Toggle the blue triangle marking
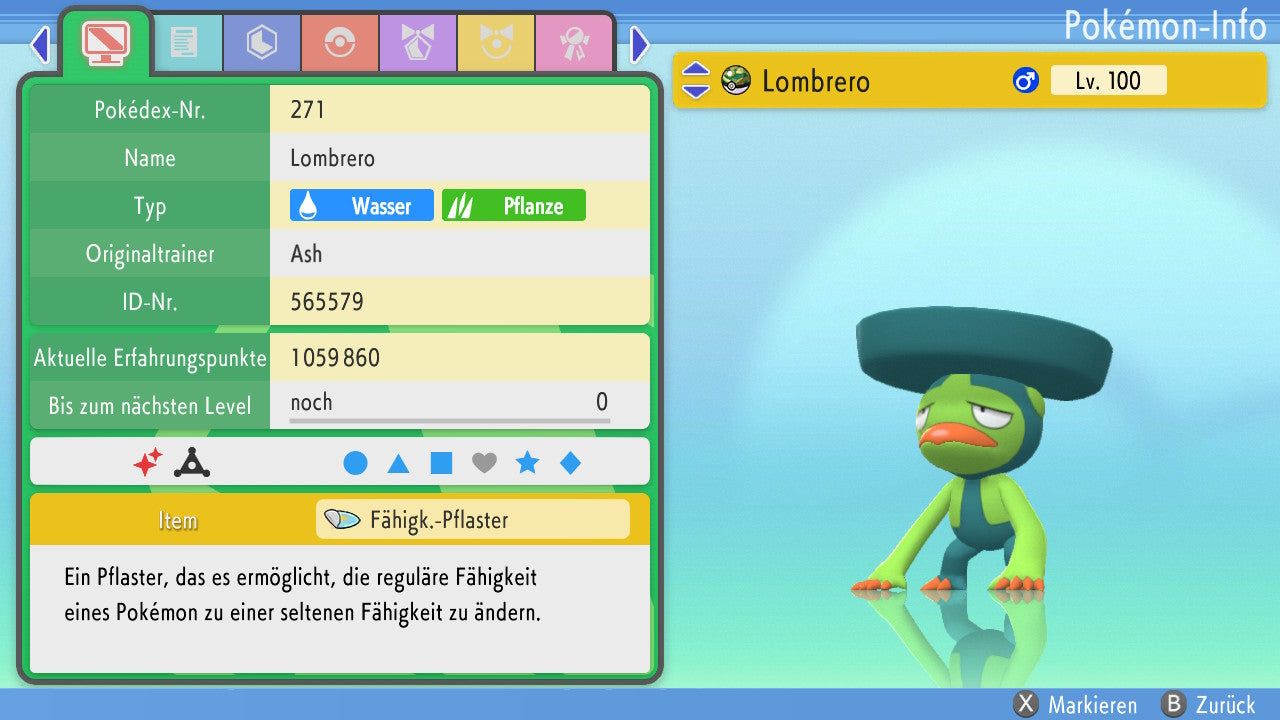 (x=398, y=463)
